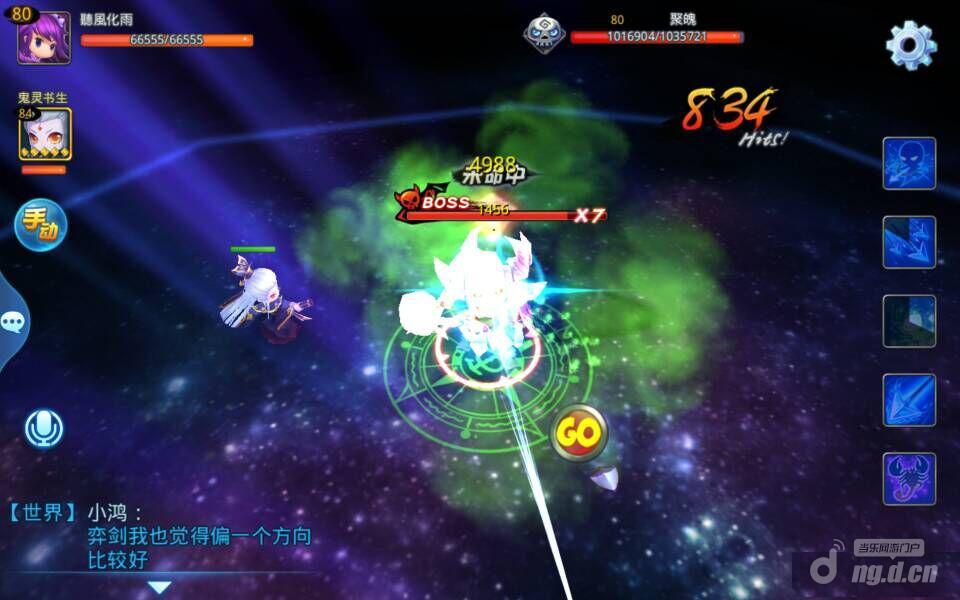Select the 聚魄 boss target icon
The image size is (960, 600).
544,33
